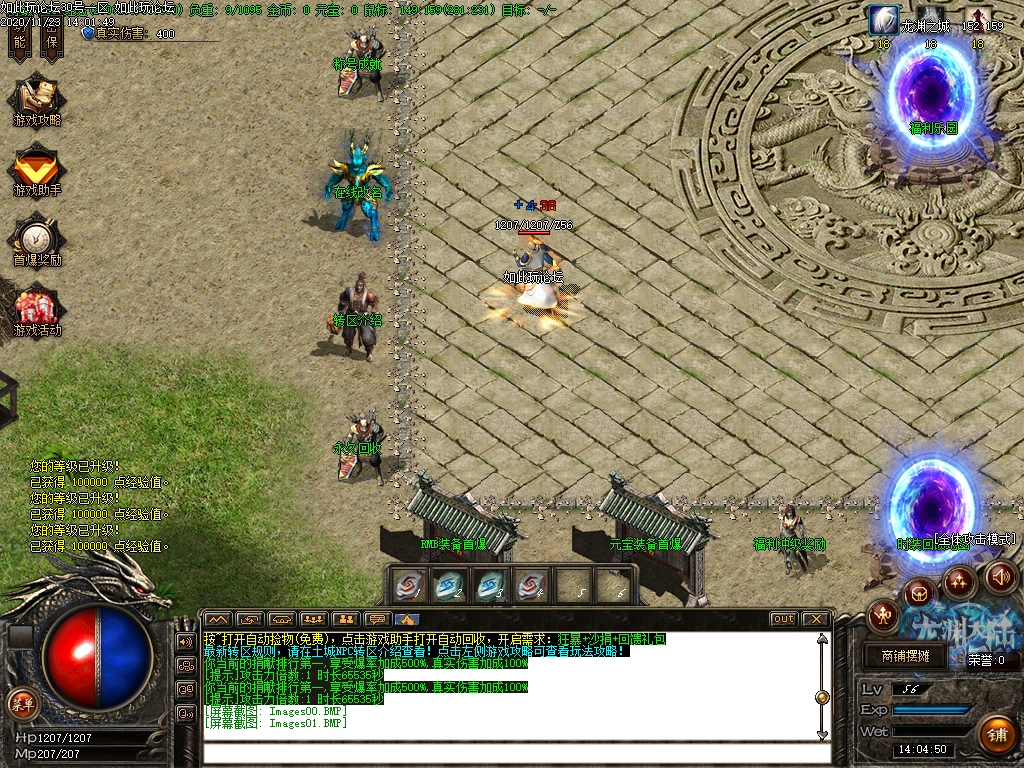The height and width of the screenshot is (768, 1024).
Task: Select the 保 banner tab at top-left
Action: point(51,40)
